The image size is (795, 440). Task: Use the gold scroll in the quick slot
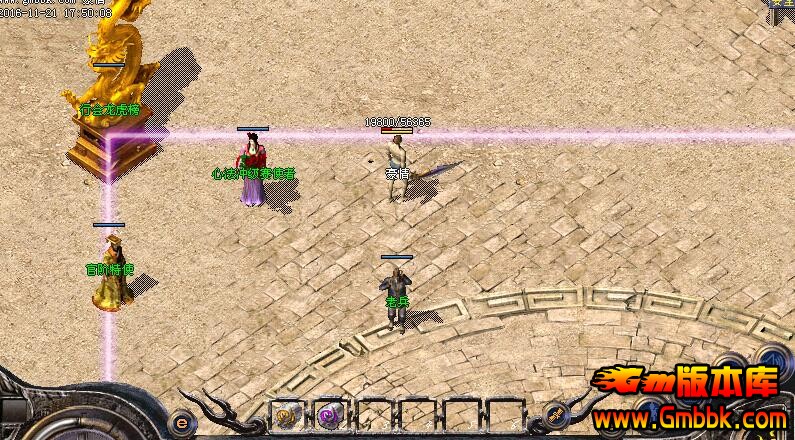point(287,415)
